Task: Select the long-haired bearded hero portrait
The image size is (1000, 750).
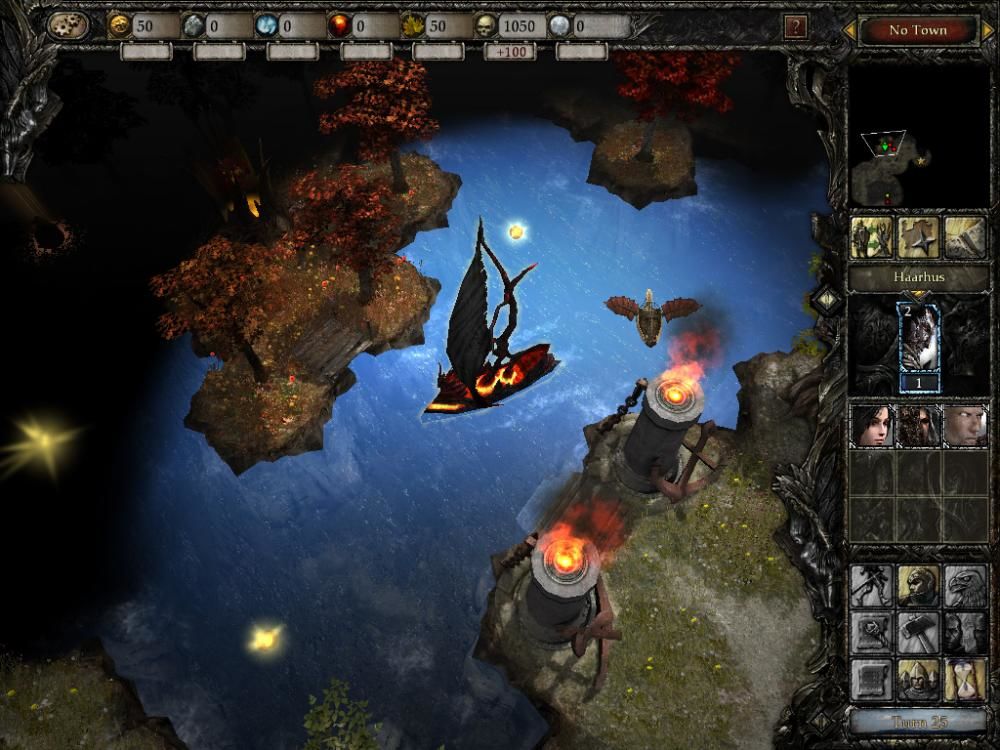Action: (918, 426)
